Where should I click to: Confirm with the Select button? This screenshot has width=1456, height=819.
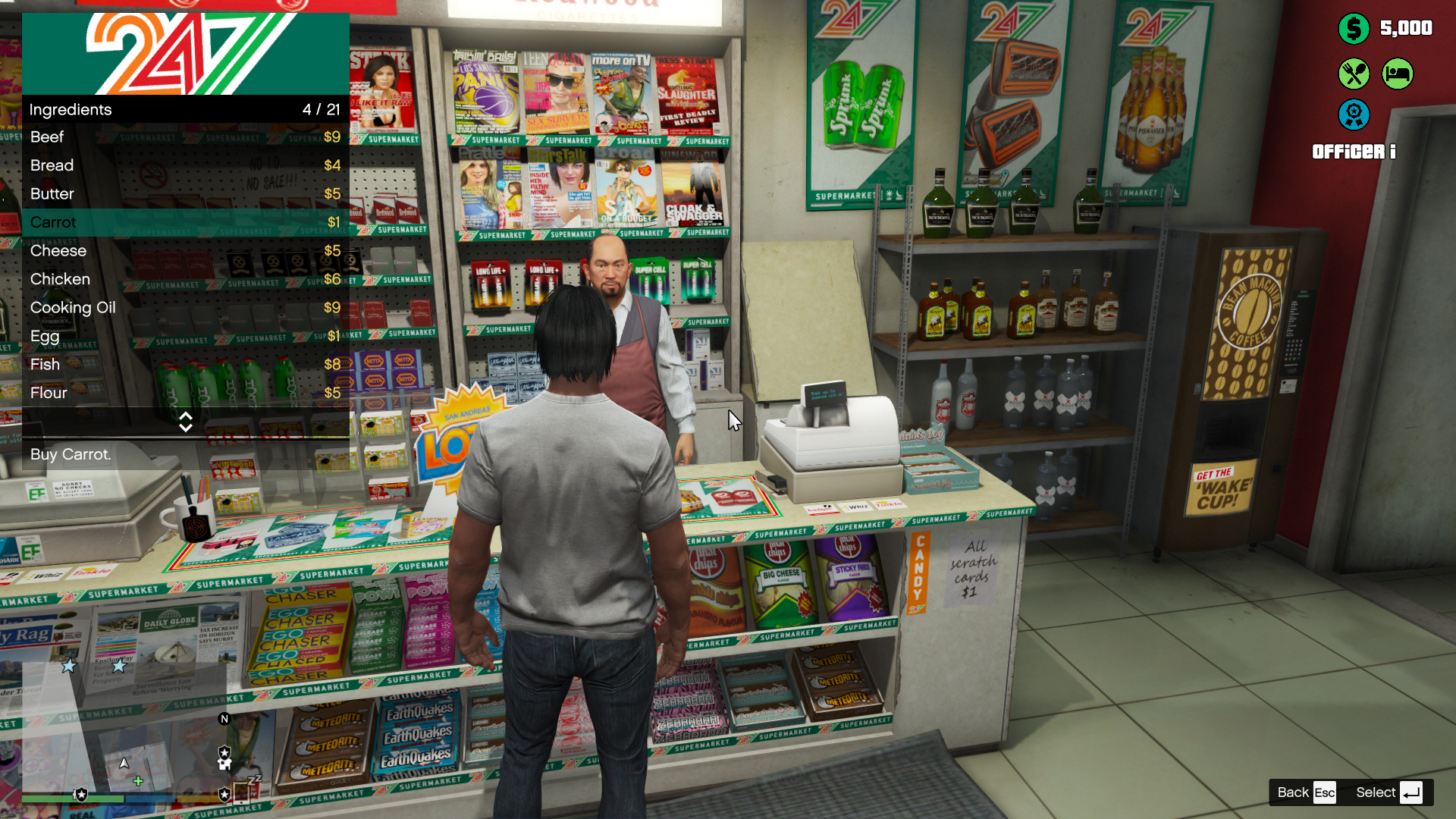pos(1388,792)
